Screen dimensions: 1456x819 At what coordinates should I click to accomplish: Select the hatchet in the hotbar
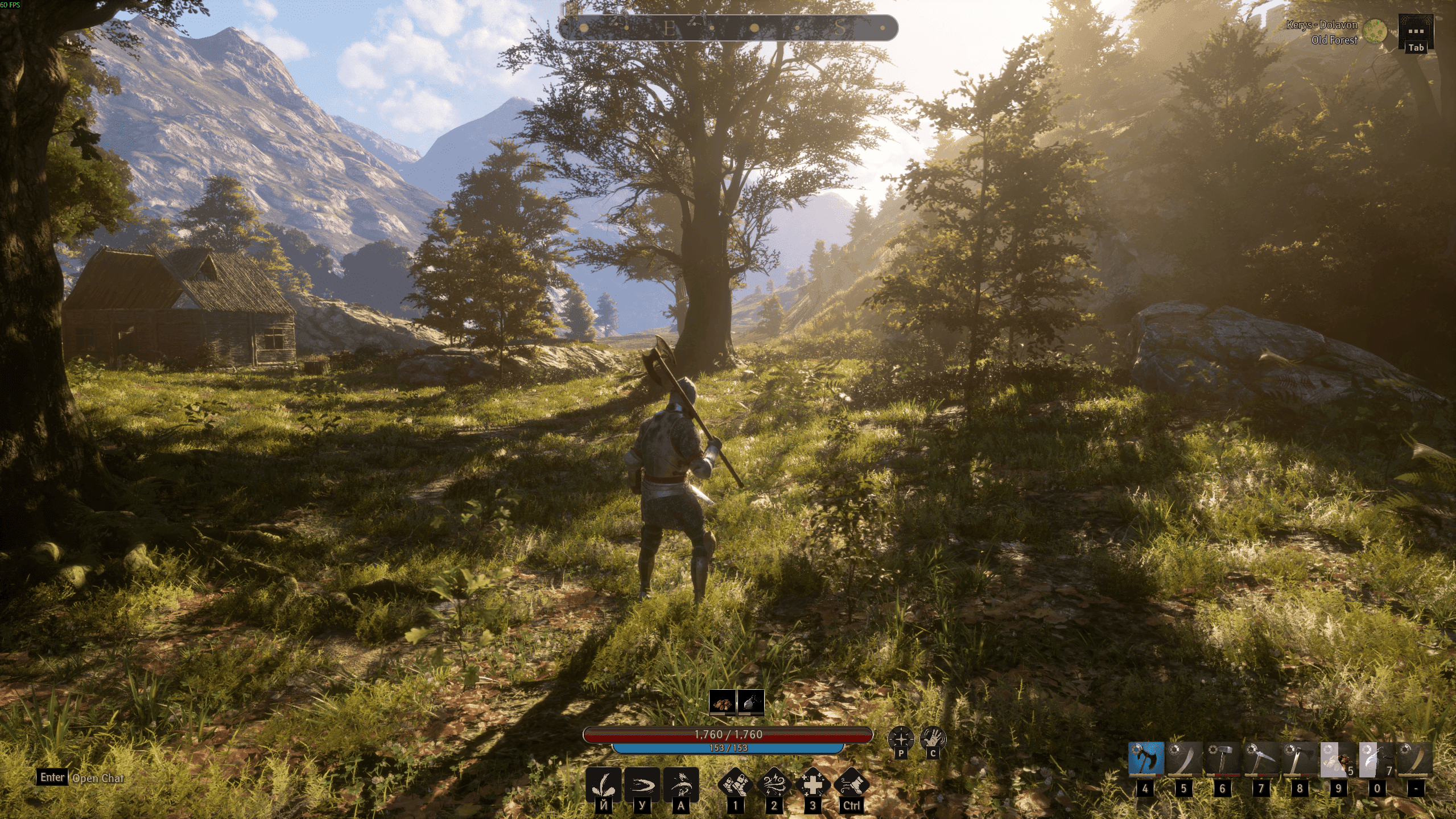(x=1300, y=759)
